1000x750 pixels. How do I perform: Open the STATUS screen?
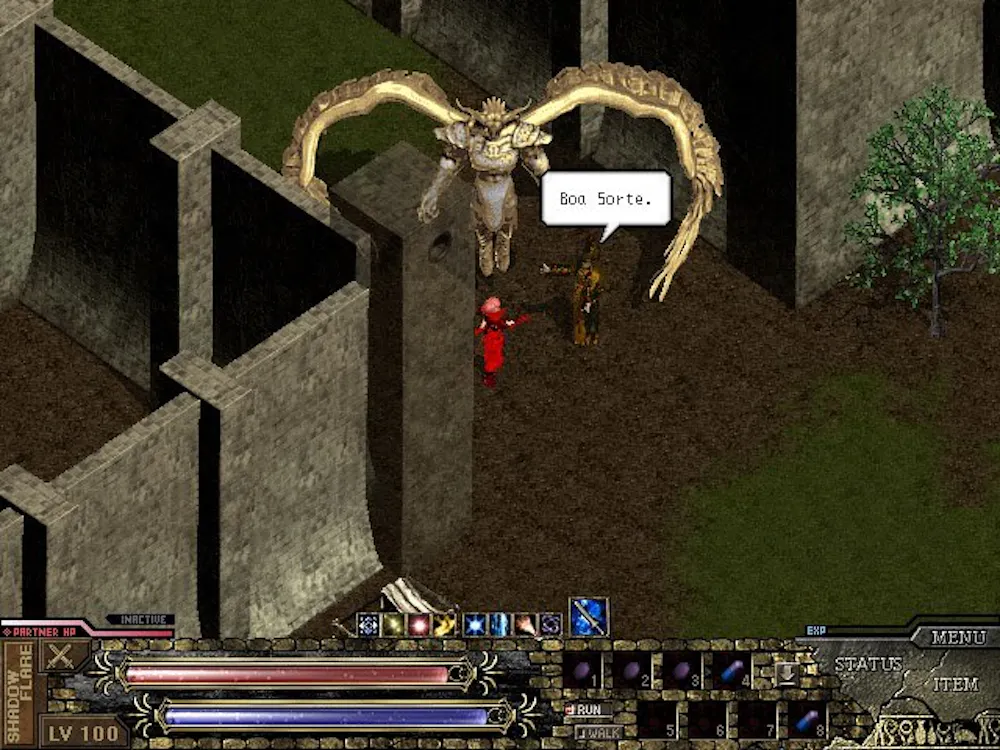pyautogui.click(x=867, y=664)
